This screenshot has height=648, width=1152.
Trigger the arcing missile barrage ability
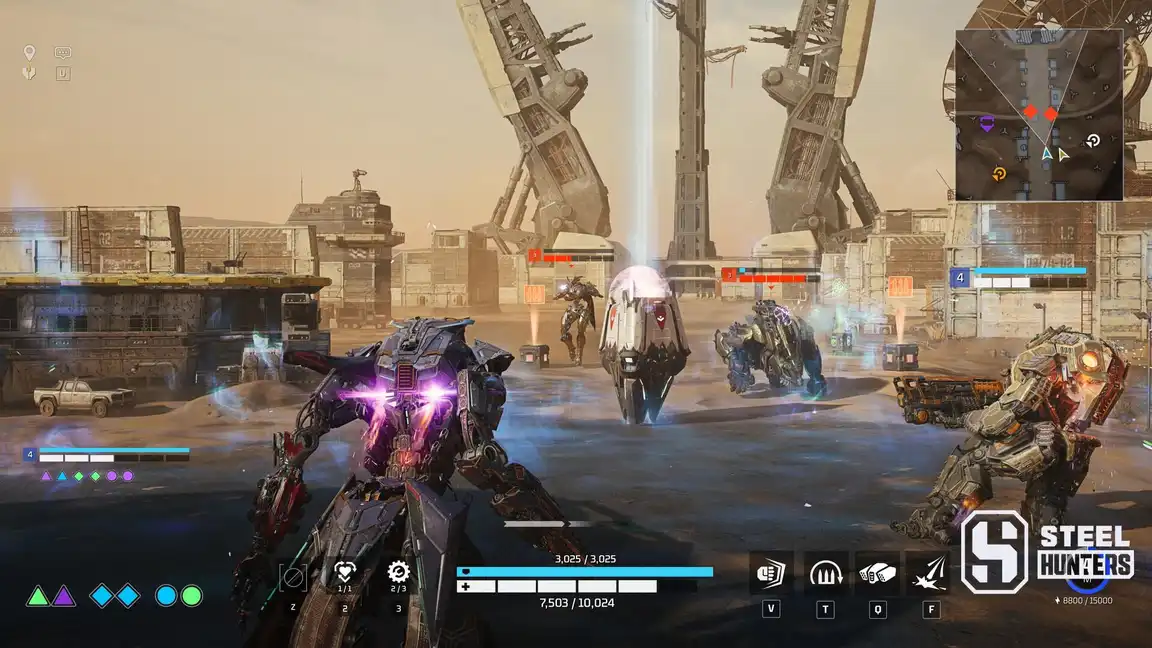click(825, 573)
